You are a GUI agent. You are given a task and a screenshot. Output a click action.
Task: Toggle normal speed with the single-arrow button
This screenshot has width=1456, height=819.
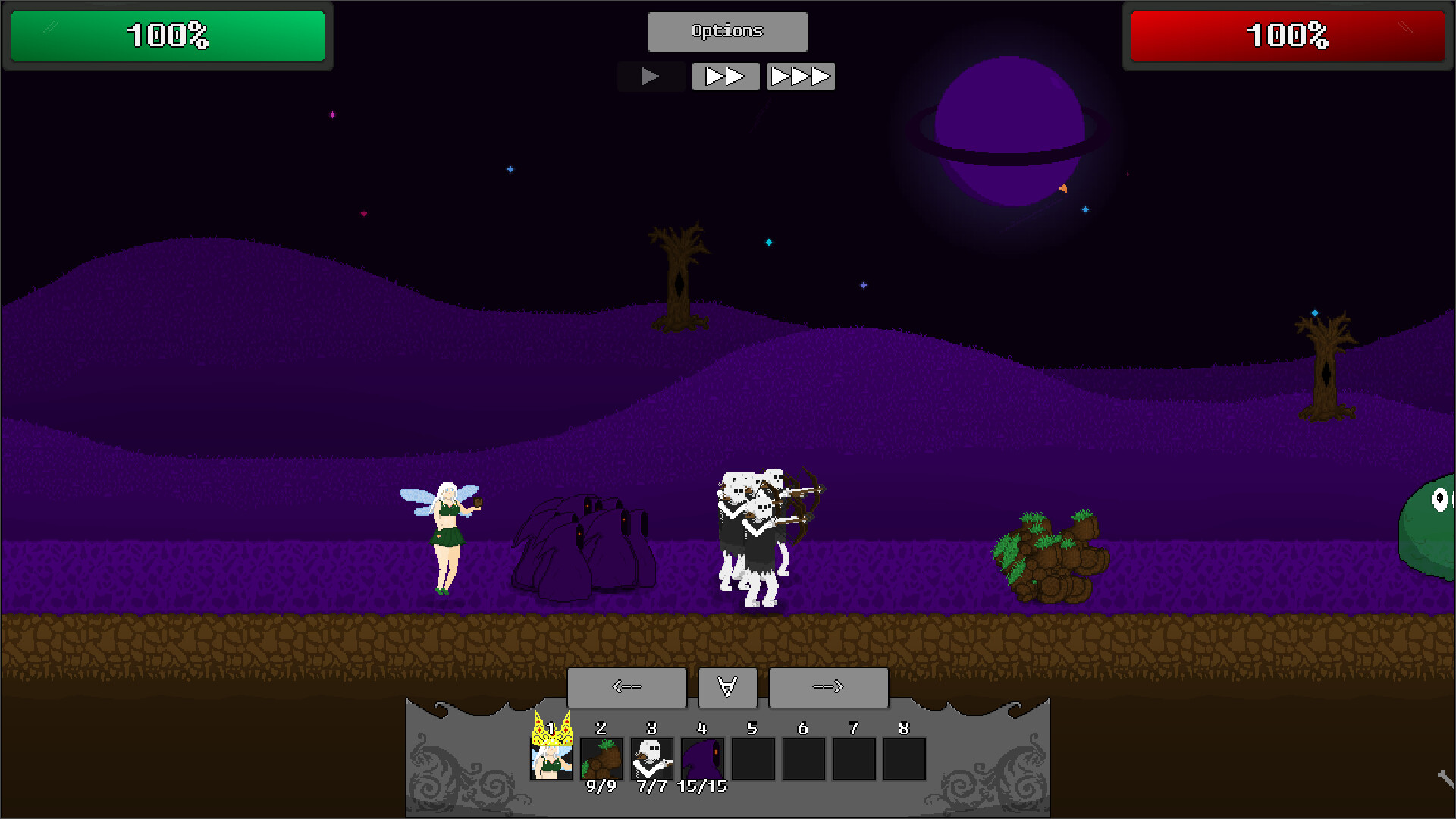click(651, 76)
